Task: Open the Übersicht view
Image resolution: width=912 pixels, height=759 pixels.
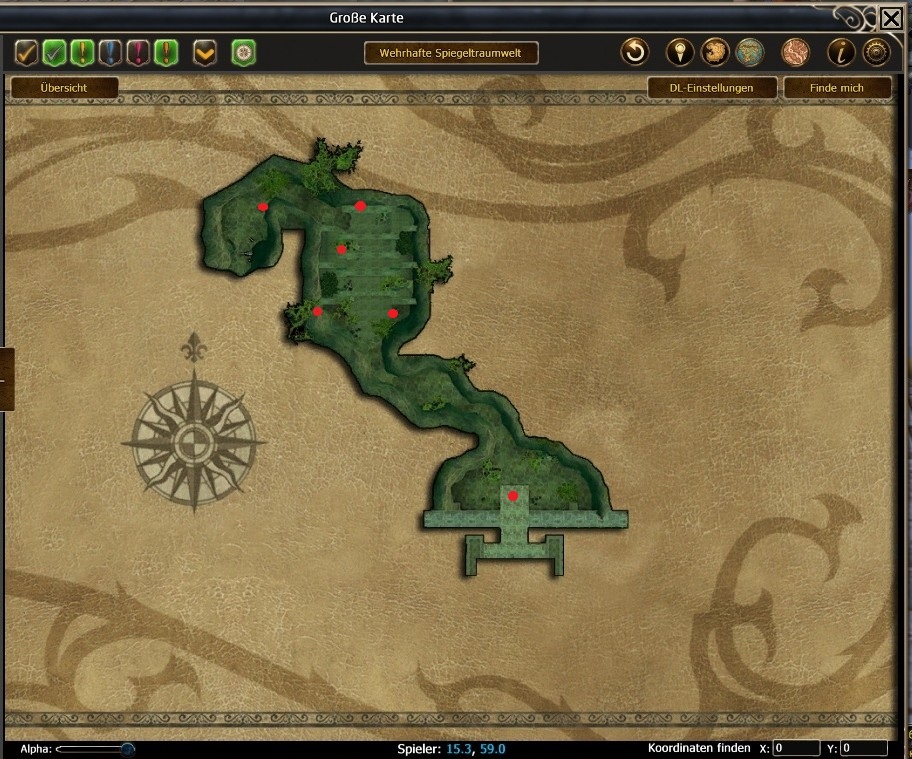Action: 64,88
